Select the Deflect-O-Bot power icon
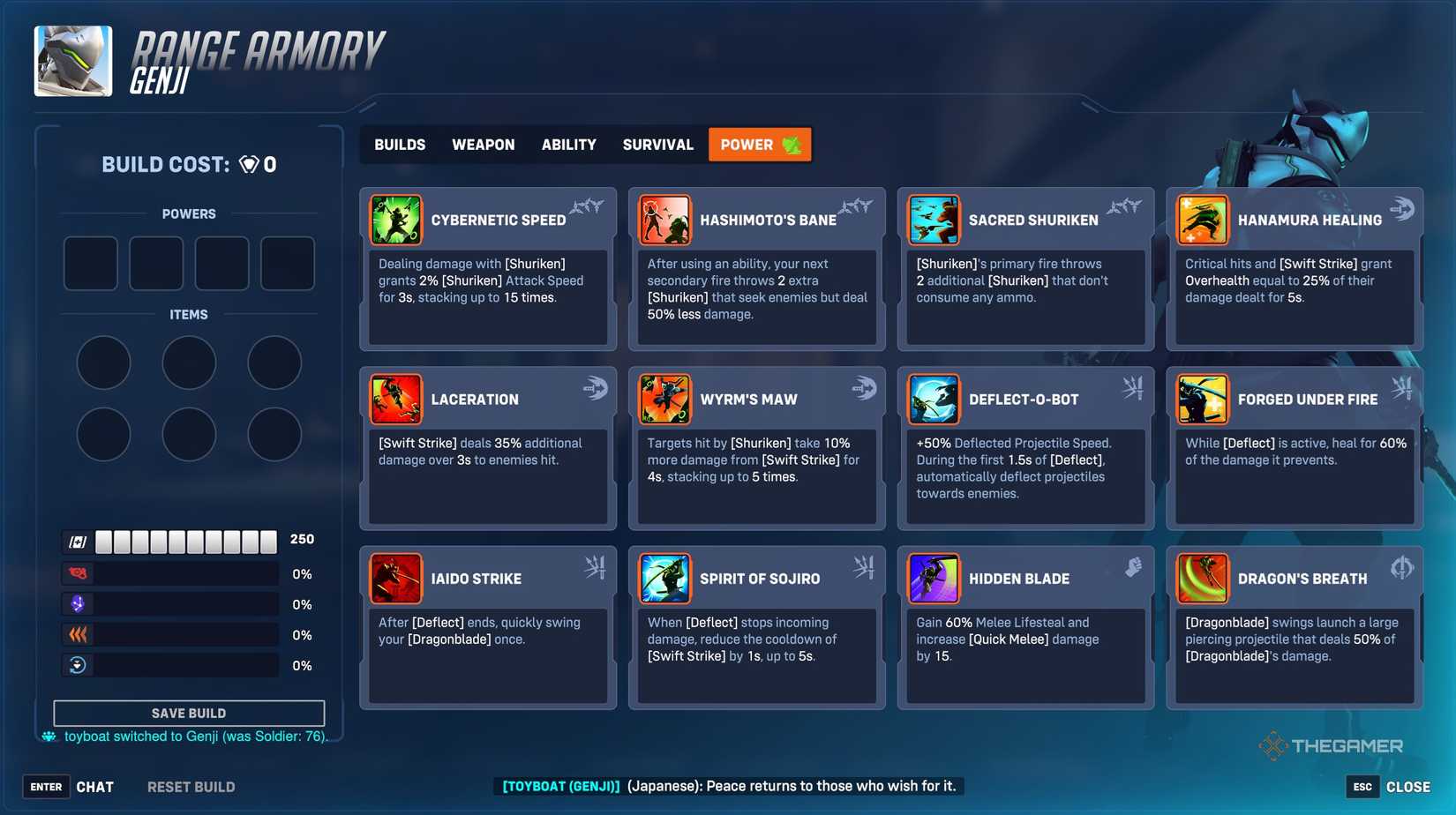 pos(934,399)
